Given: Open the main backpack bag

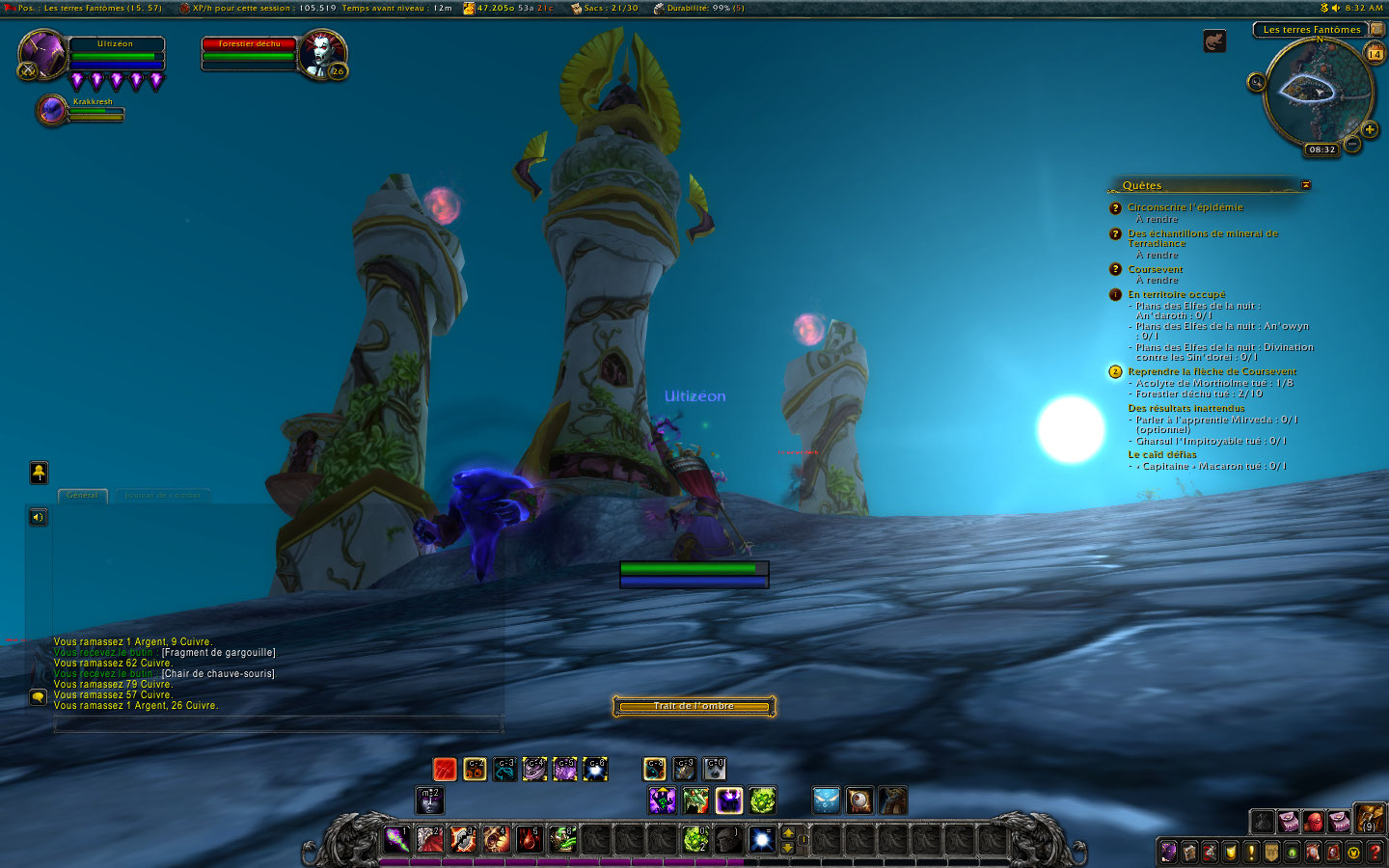Looking at the screenshot, I should [x=1369, y=820].
